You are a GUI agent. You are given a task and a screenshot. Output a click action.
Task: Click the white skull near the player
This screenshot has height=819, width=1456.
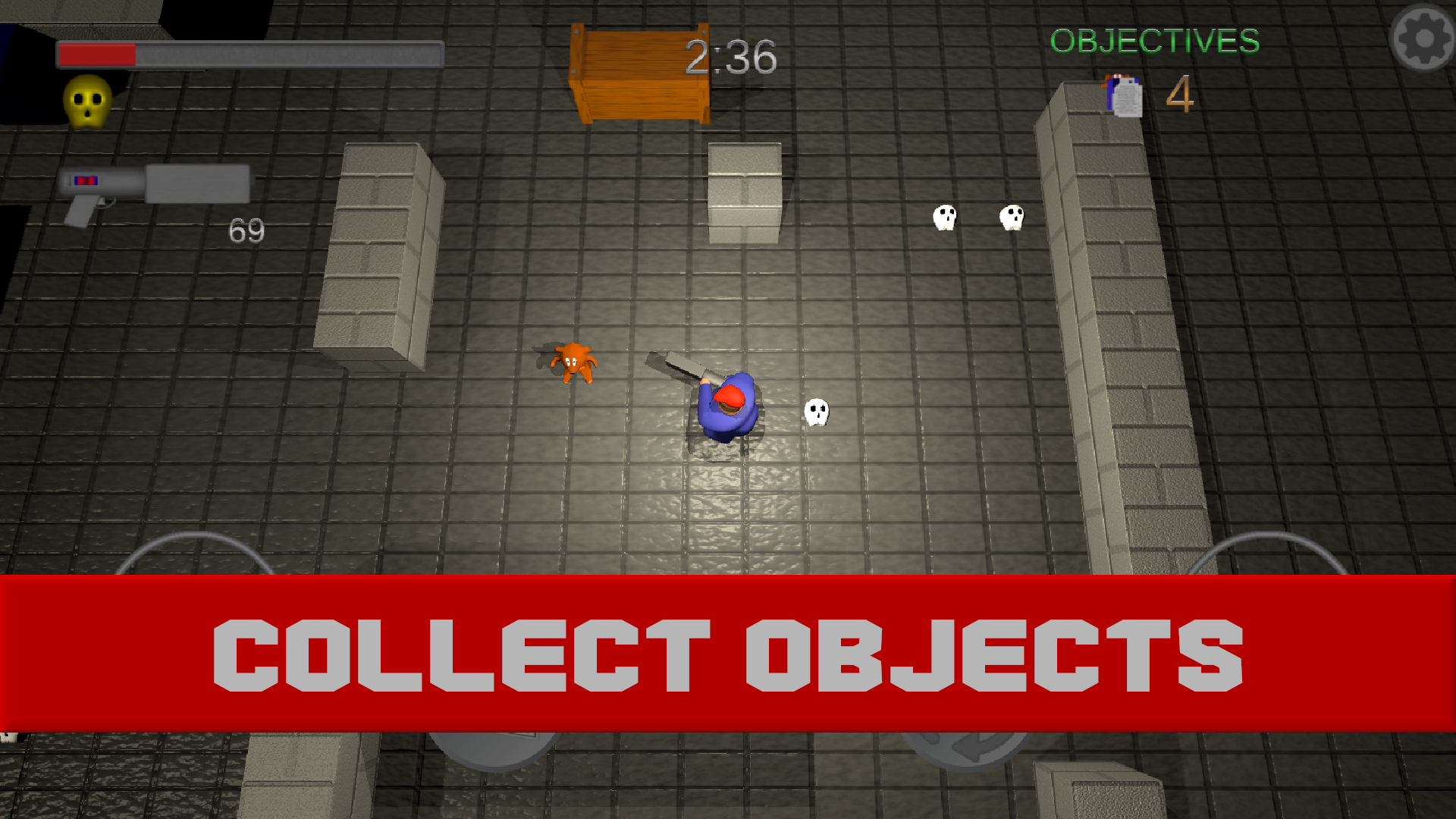(x=817, y=412)
